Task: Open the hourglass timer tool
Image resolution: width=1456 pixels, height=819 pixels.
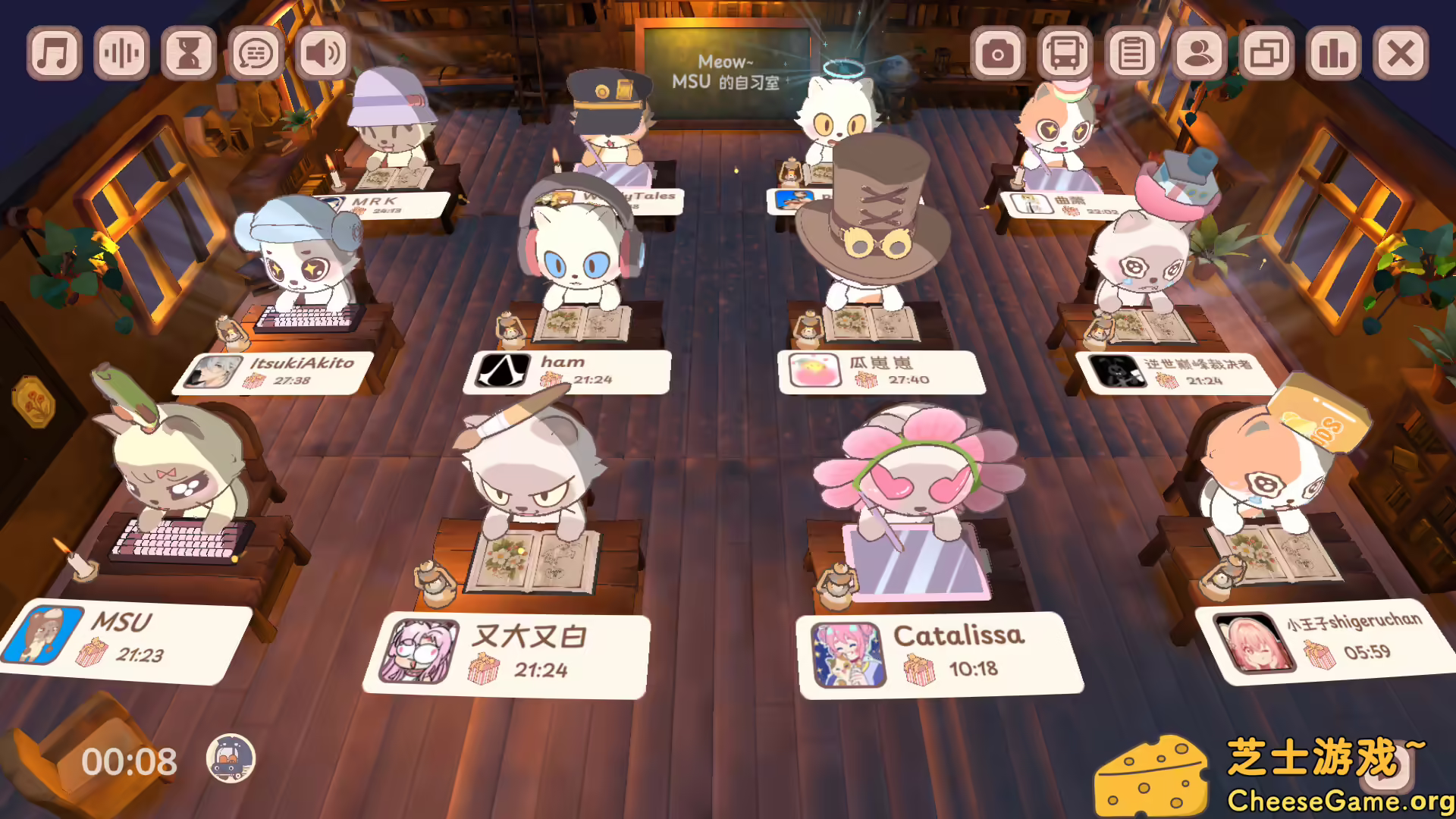Action: [x=189, y=52]
